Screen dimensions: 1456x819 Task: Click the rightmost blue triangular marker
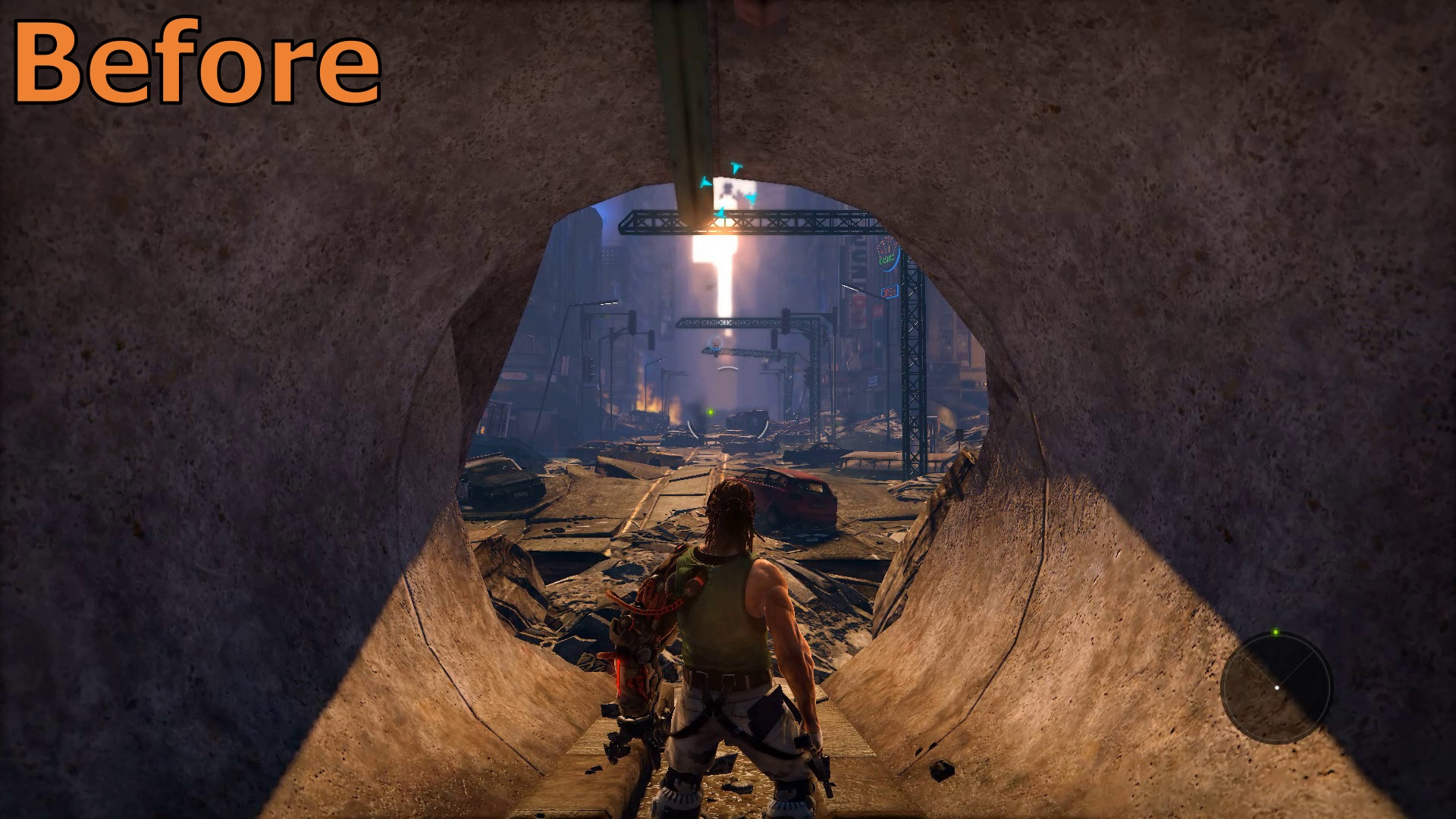pos(751,196)
